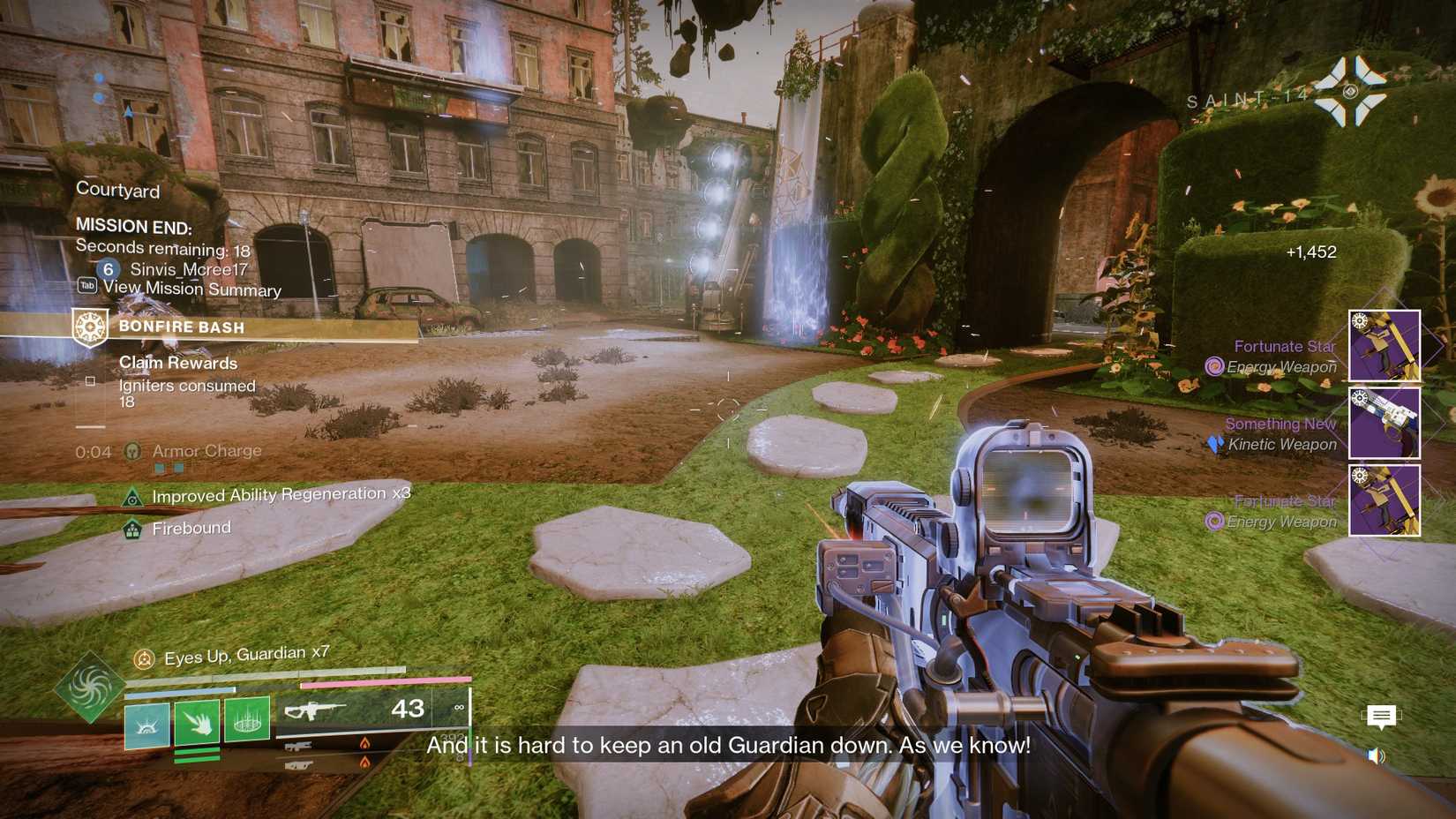Click the Eyes Up, Guardian buff icon

pos(144,657)
